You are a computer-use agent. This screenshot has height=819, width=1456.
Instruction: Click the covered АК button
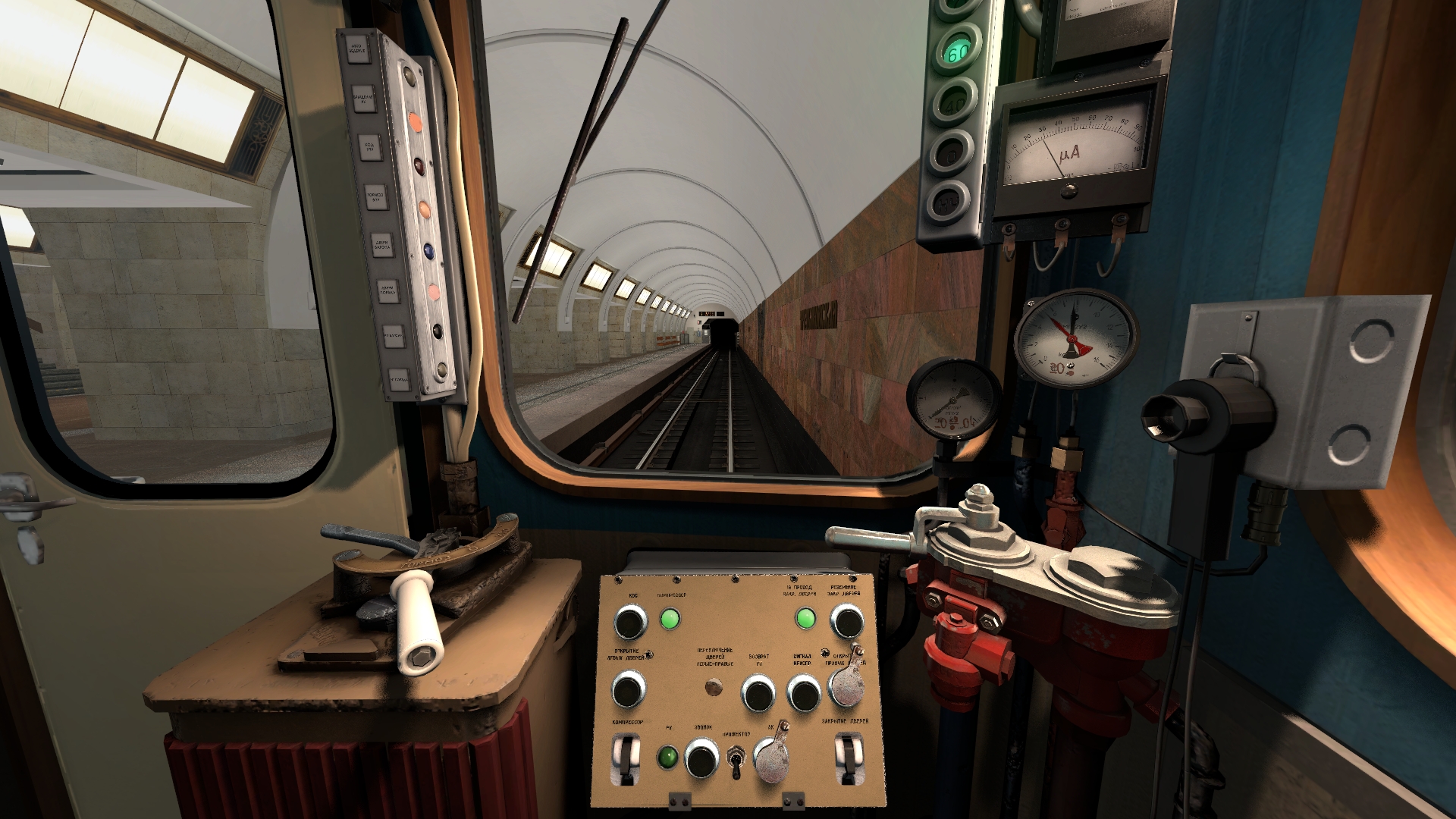coord(771,757)
